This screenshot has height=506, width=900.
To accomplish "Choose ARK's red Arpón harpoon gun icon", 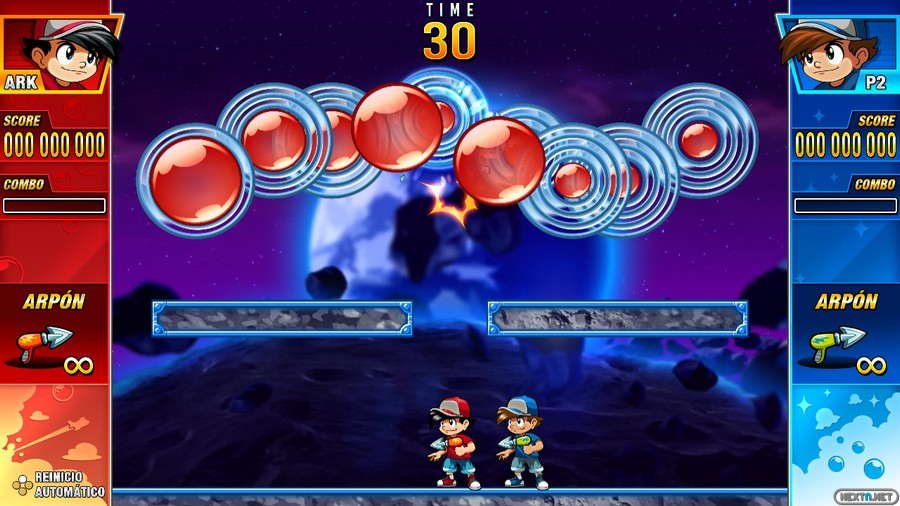I will [x=39, y=345].
